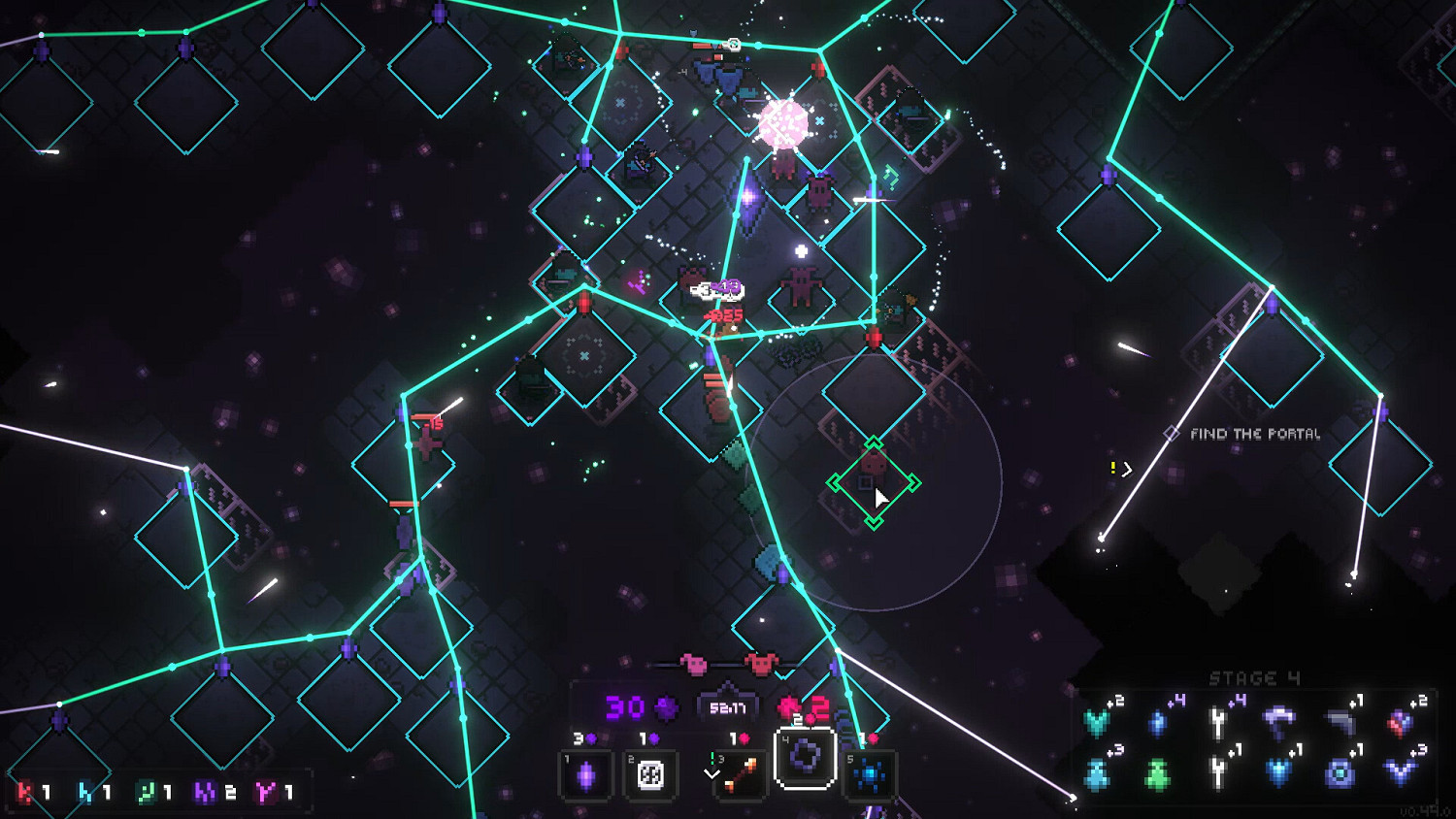Inspect the red rune in the rune bar
The image size is (1456, 819).
point(26,793)
